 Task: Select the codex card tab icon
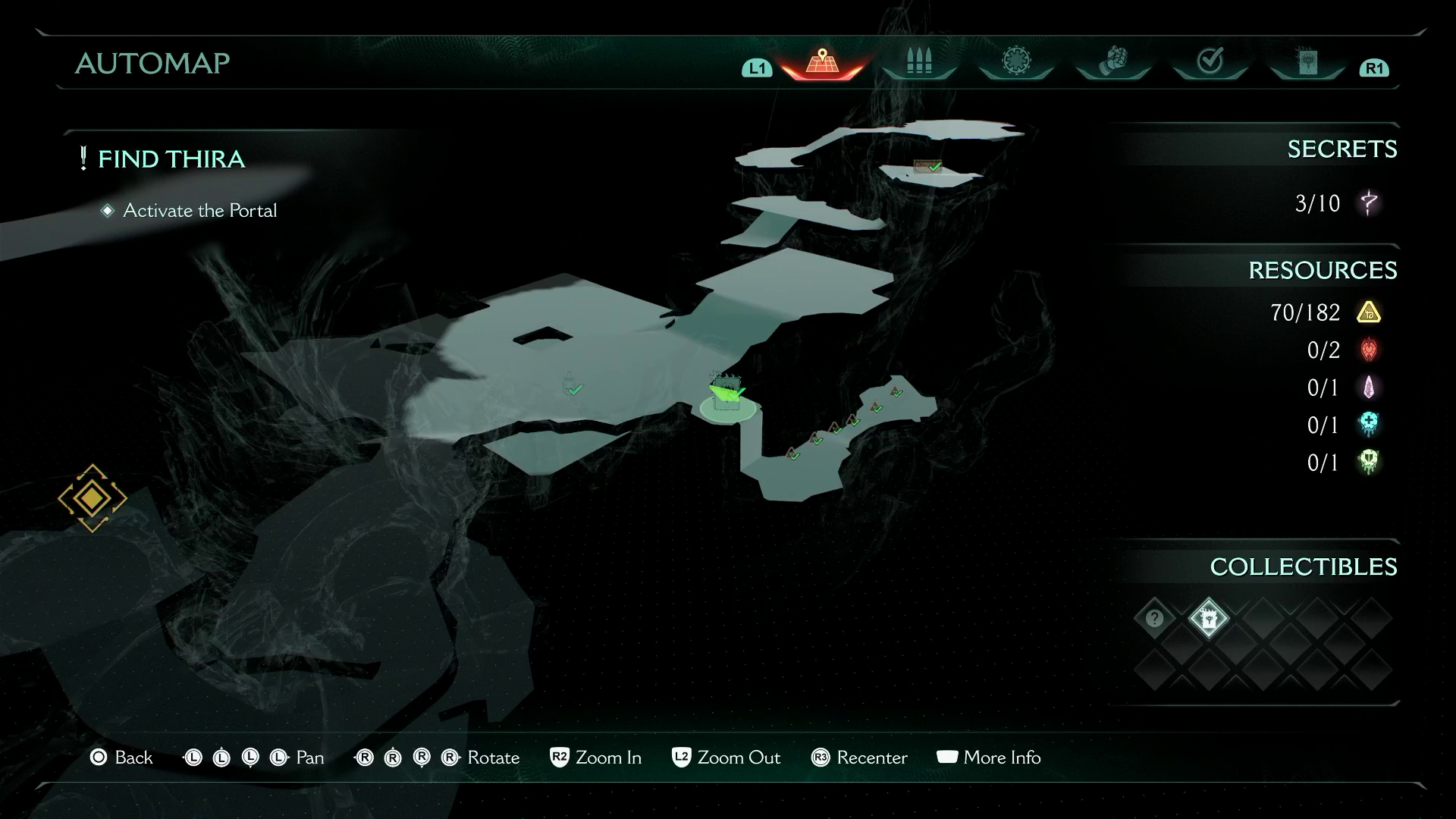tap(1307, 64)
